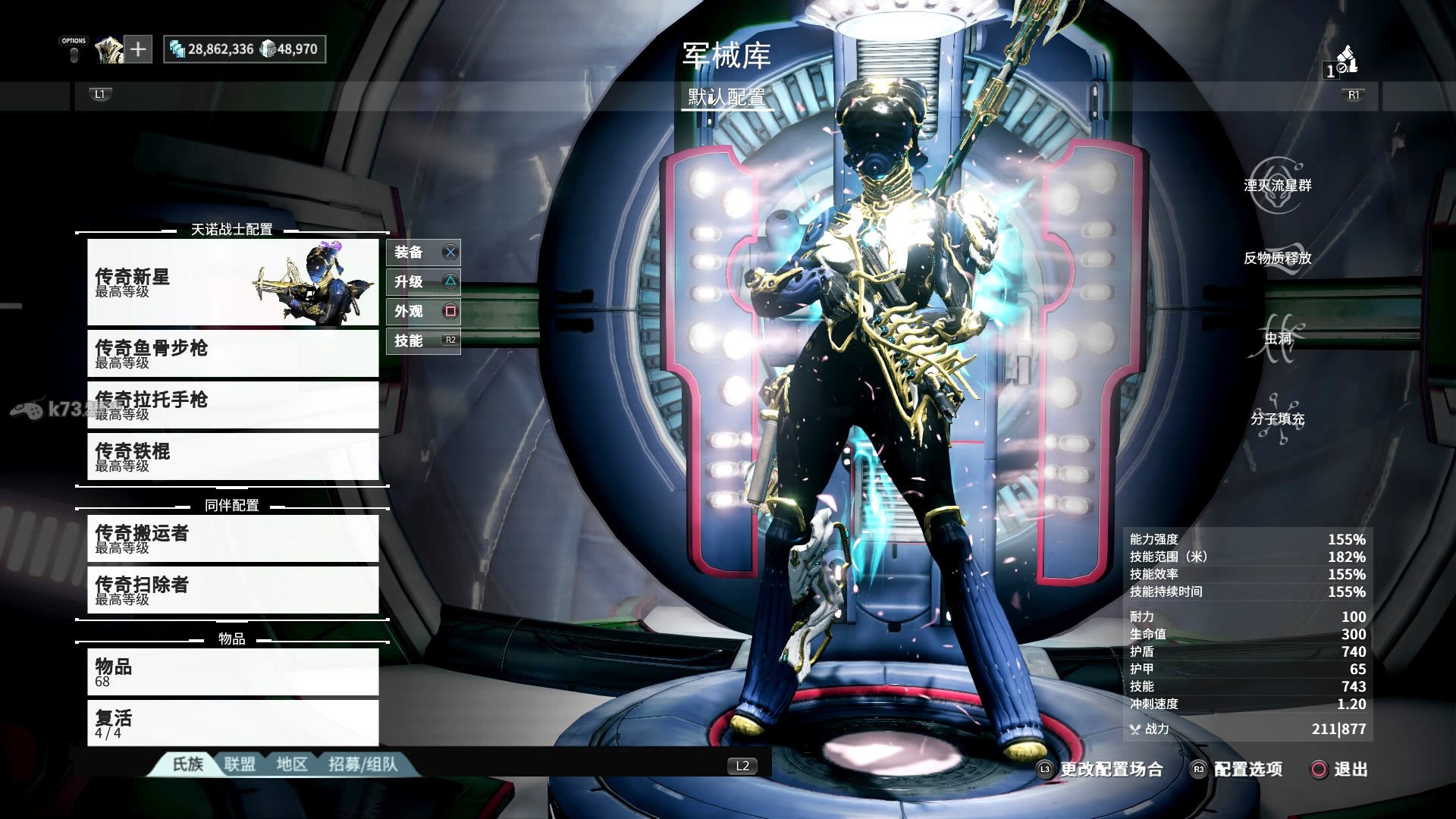The height and width of the screenshot is (819, 1456).
Task: Choose the 传奇扫除者 companion weapon slot
Action: (233, 590)
